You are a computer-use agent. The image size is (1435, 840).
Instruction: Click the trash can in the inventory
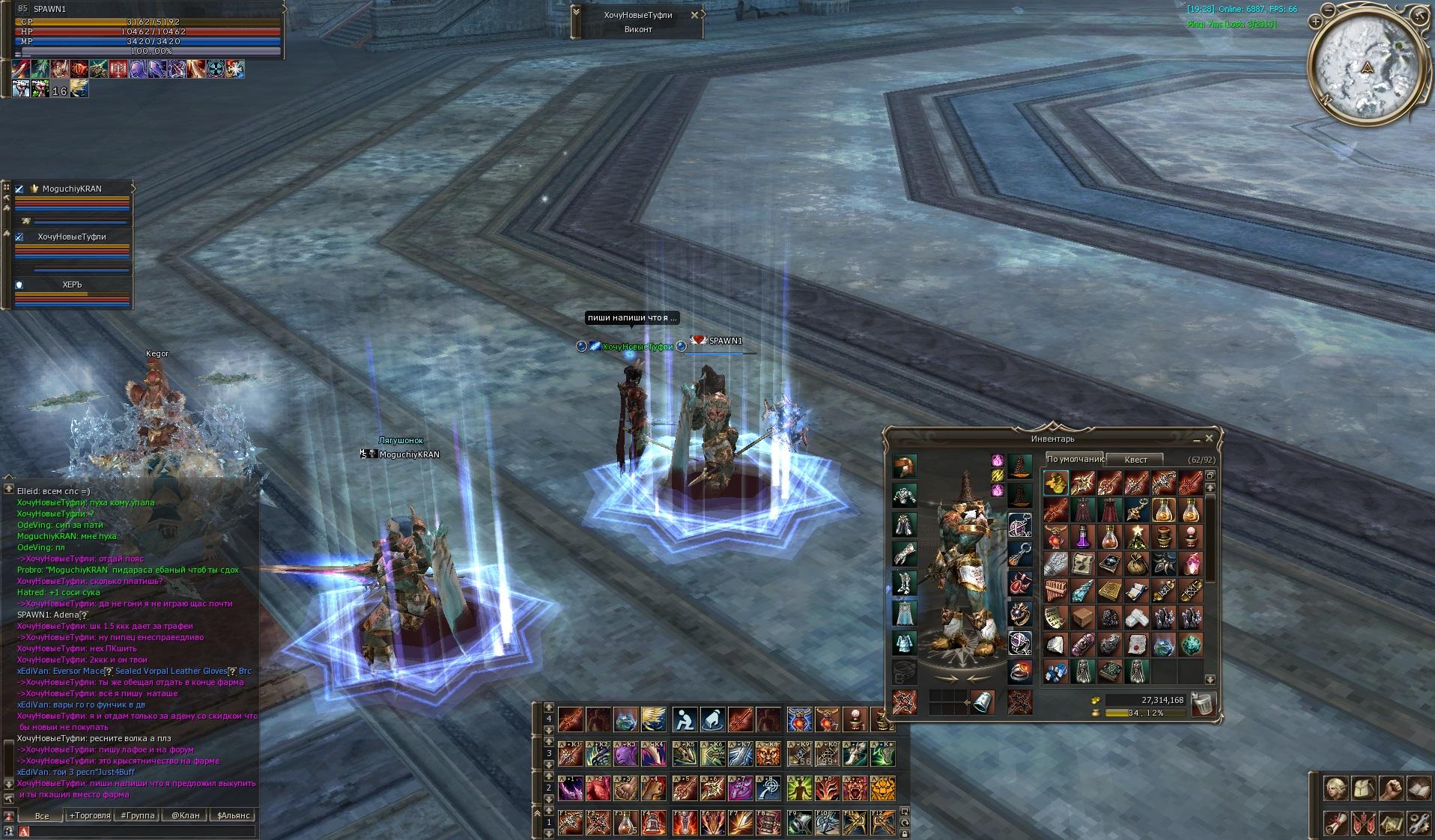[x=1201, y=704]
